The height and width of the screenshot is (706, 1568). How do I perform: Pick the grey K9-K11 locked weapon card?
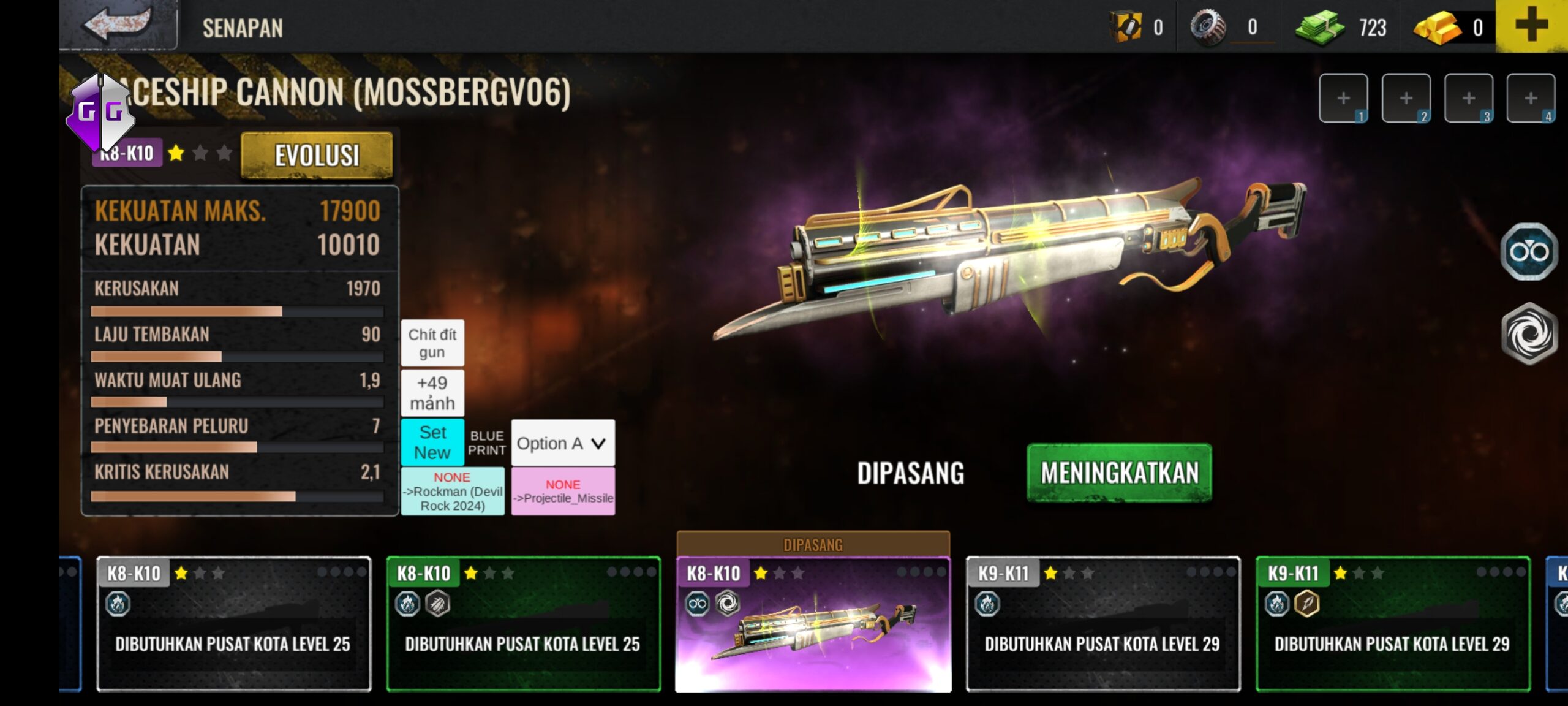point(1102,625)
